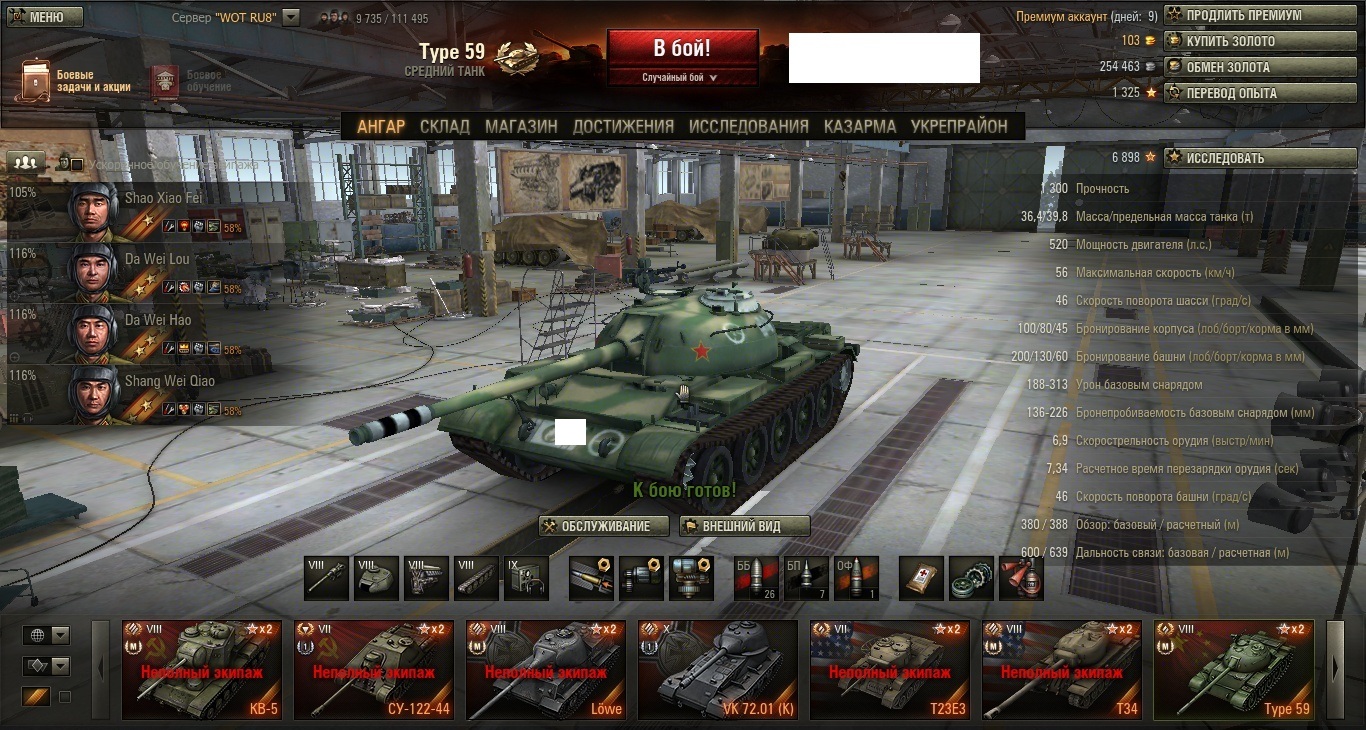The width and height of the screenshot is (1366, 730).
Task: Open the ДОСТИЖЕНИЯ tab
Action: click(623, 126)
